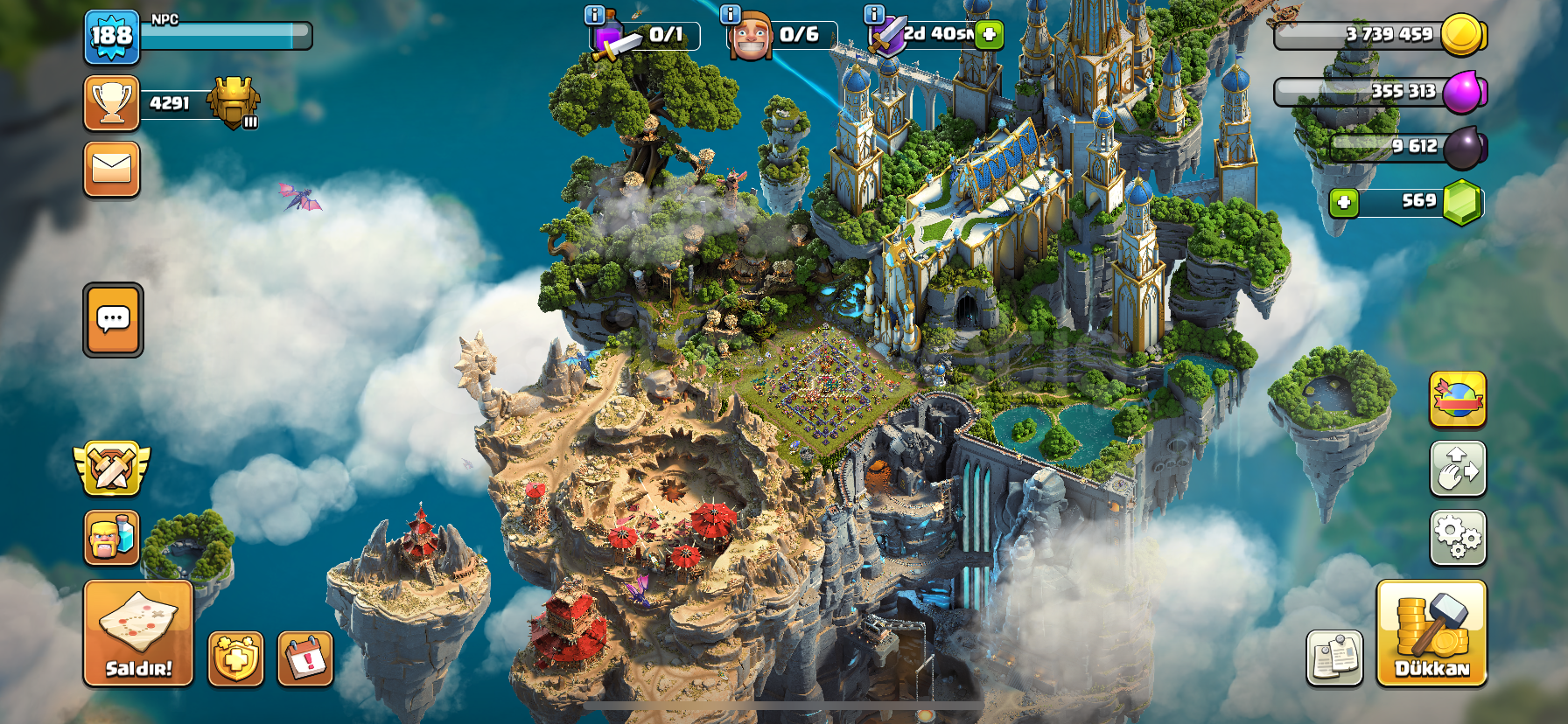Open the calendar events button
Viewport: 1568px width, 724px height.
(305, 658)
